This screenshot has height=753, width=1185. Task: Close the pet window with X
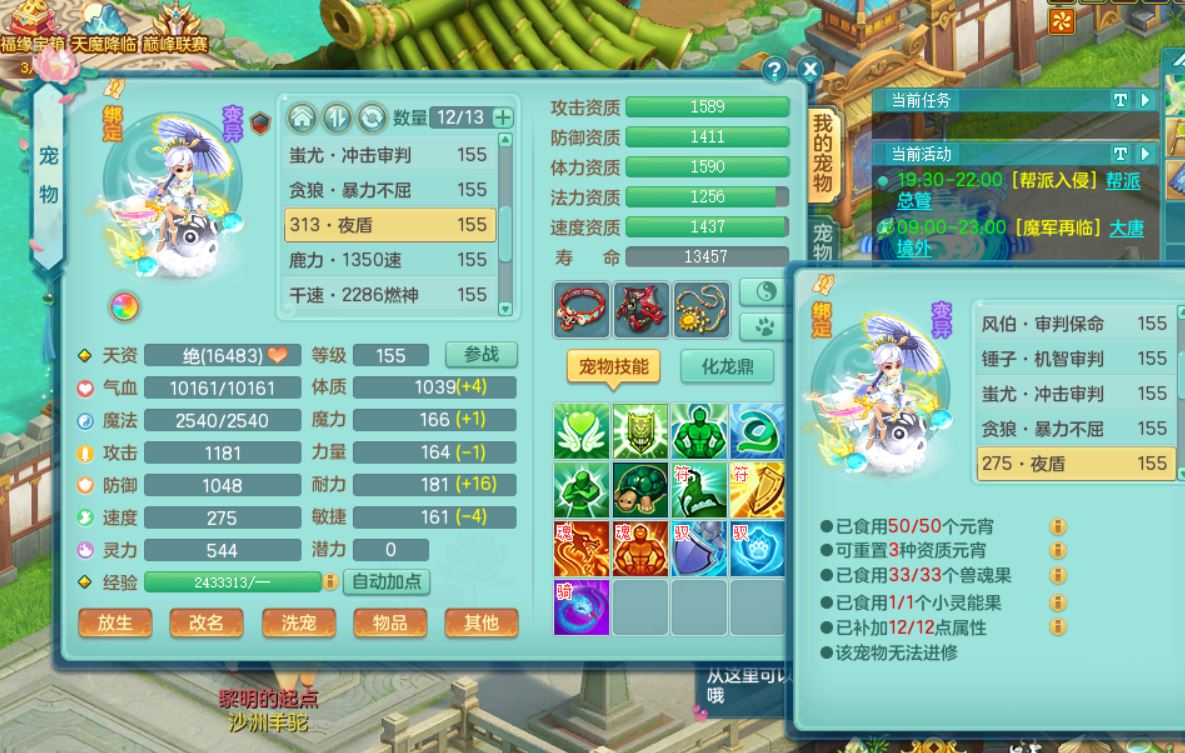(809, 69)
